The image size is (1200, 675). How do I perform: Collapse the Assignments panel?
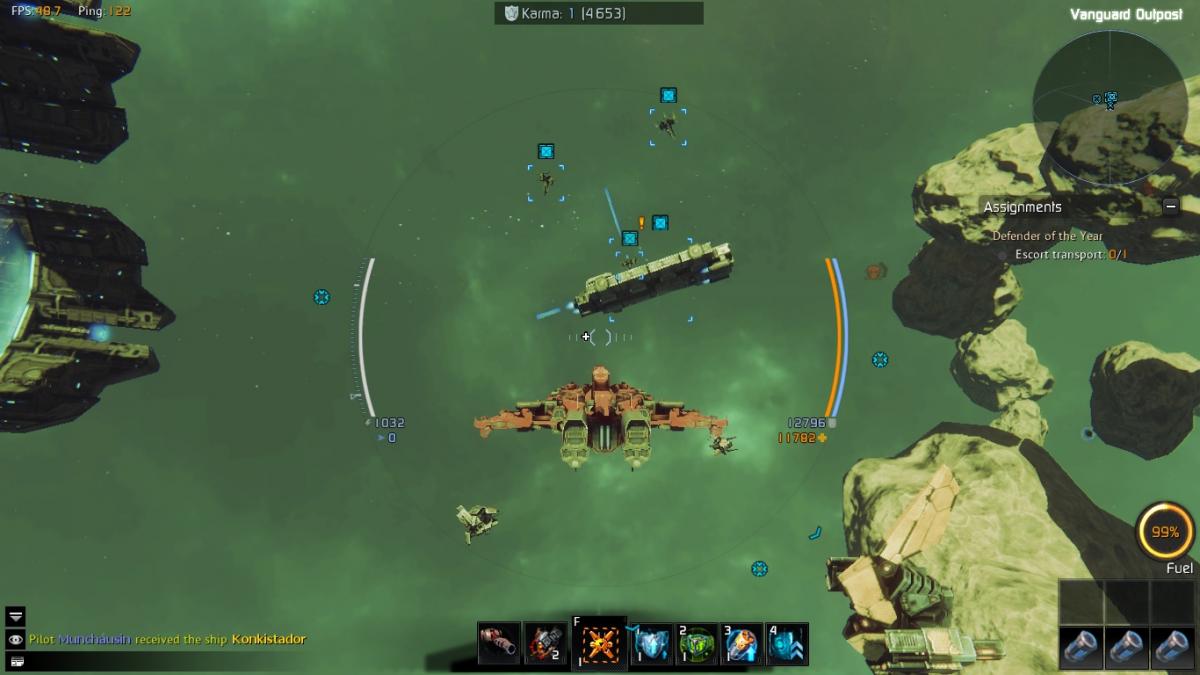(x=1170, y=207)
